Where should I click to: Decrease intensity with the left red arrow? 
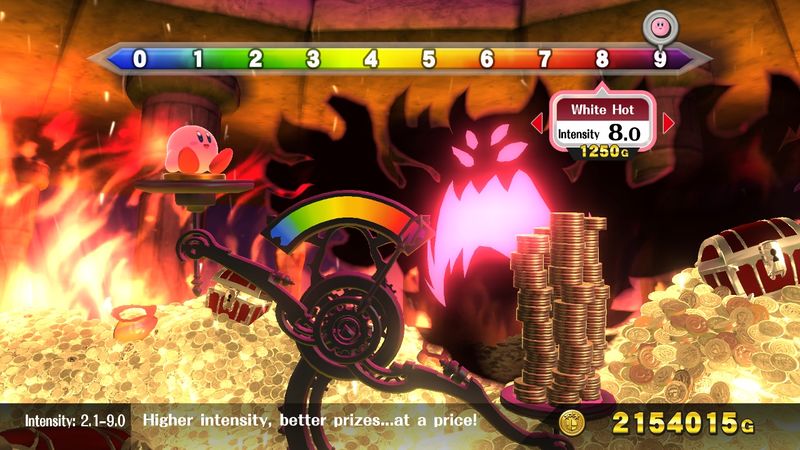click(536, 123)
